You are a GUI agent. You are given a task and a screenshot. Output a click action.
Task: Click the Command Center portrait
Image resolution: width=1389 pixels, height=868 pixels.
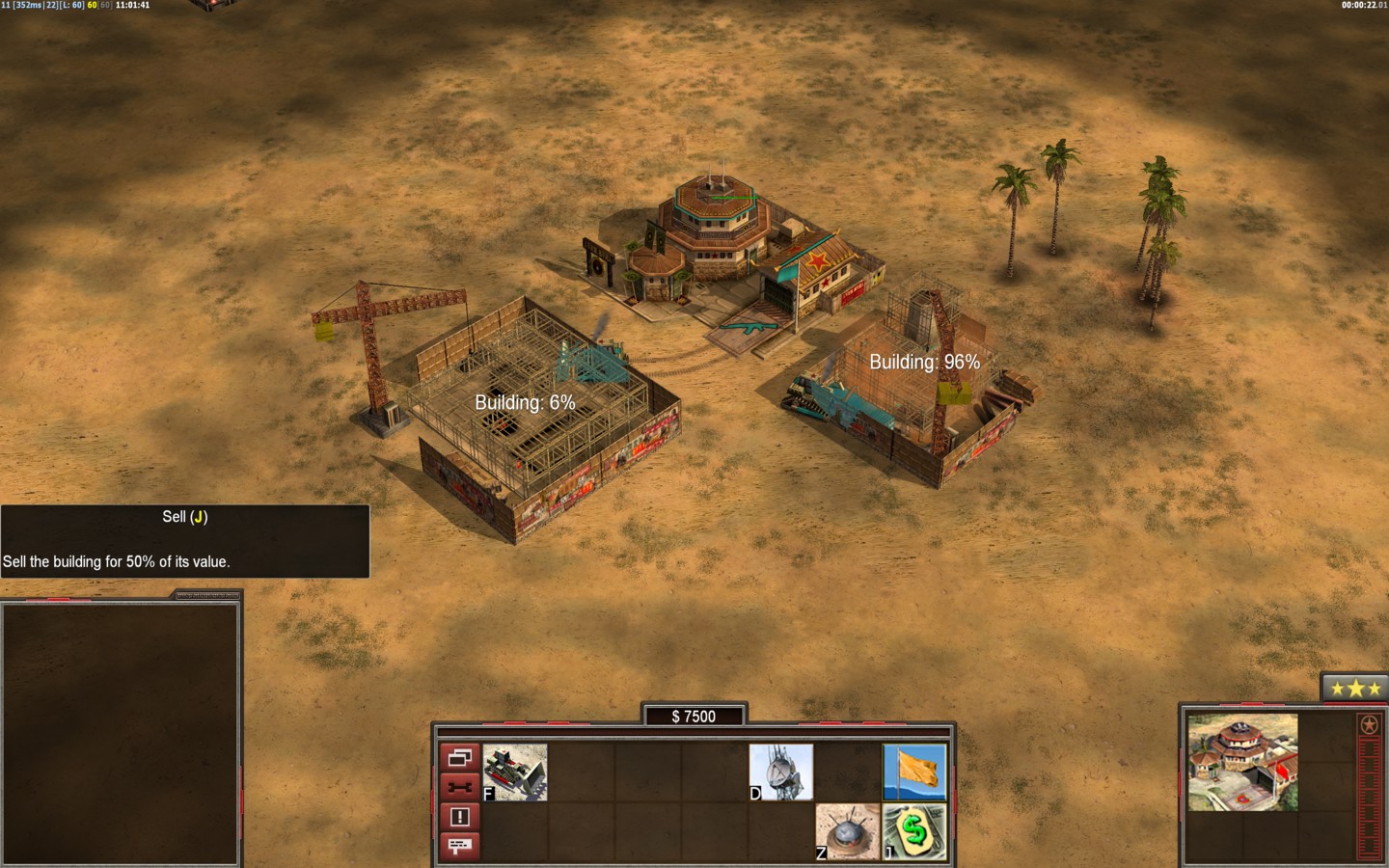1242,762
